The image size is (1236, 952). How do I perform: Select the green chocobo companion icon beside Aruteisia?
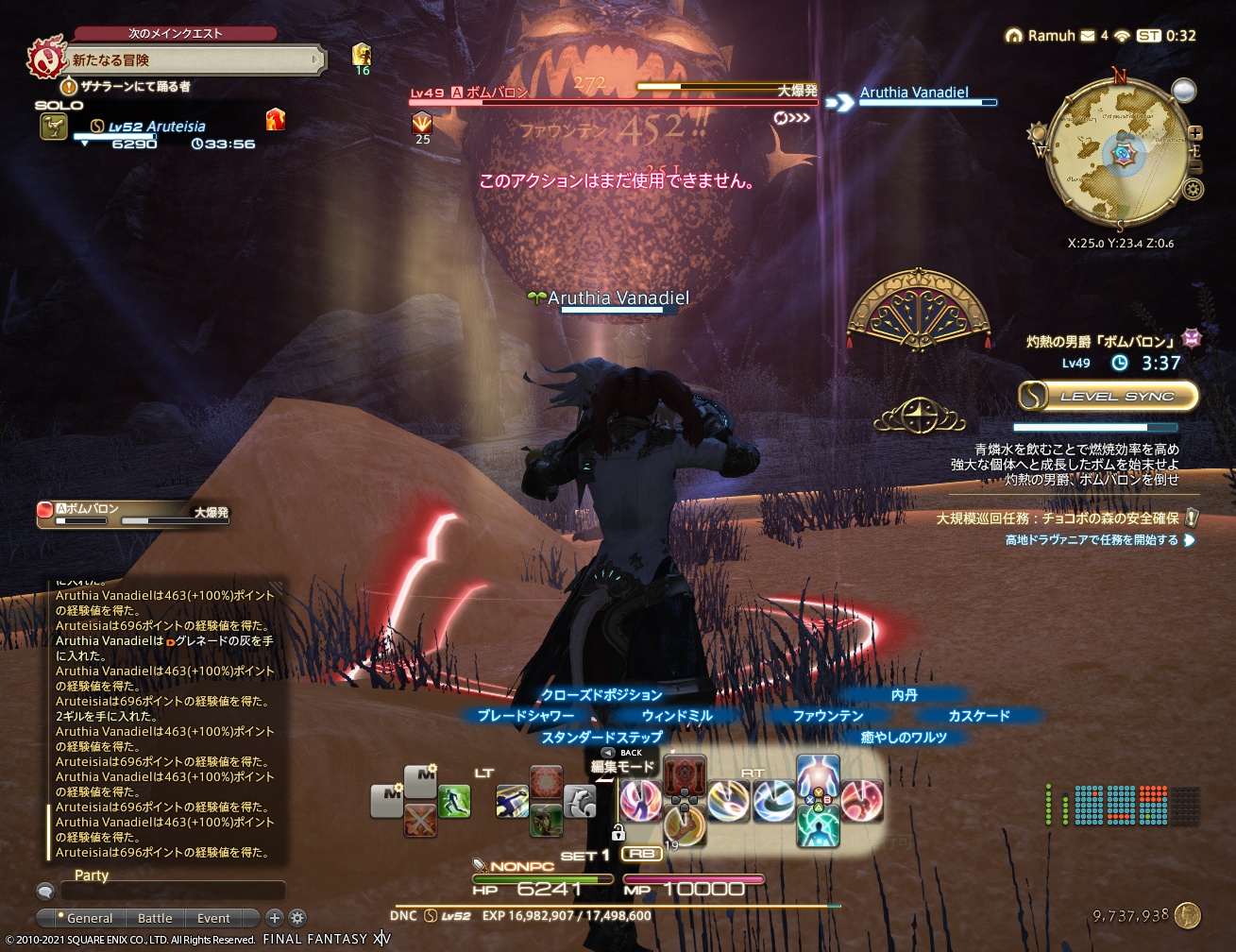pyautogui.click(x=54, y=125)
